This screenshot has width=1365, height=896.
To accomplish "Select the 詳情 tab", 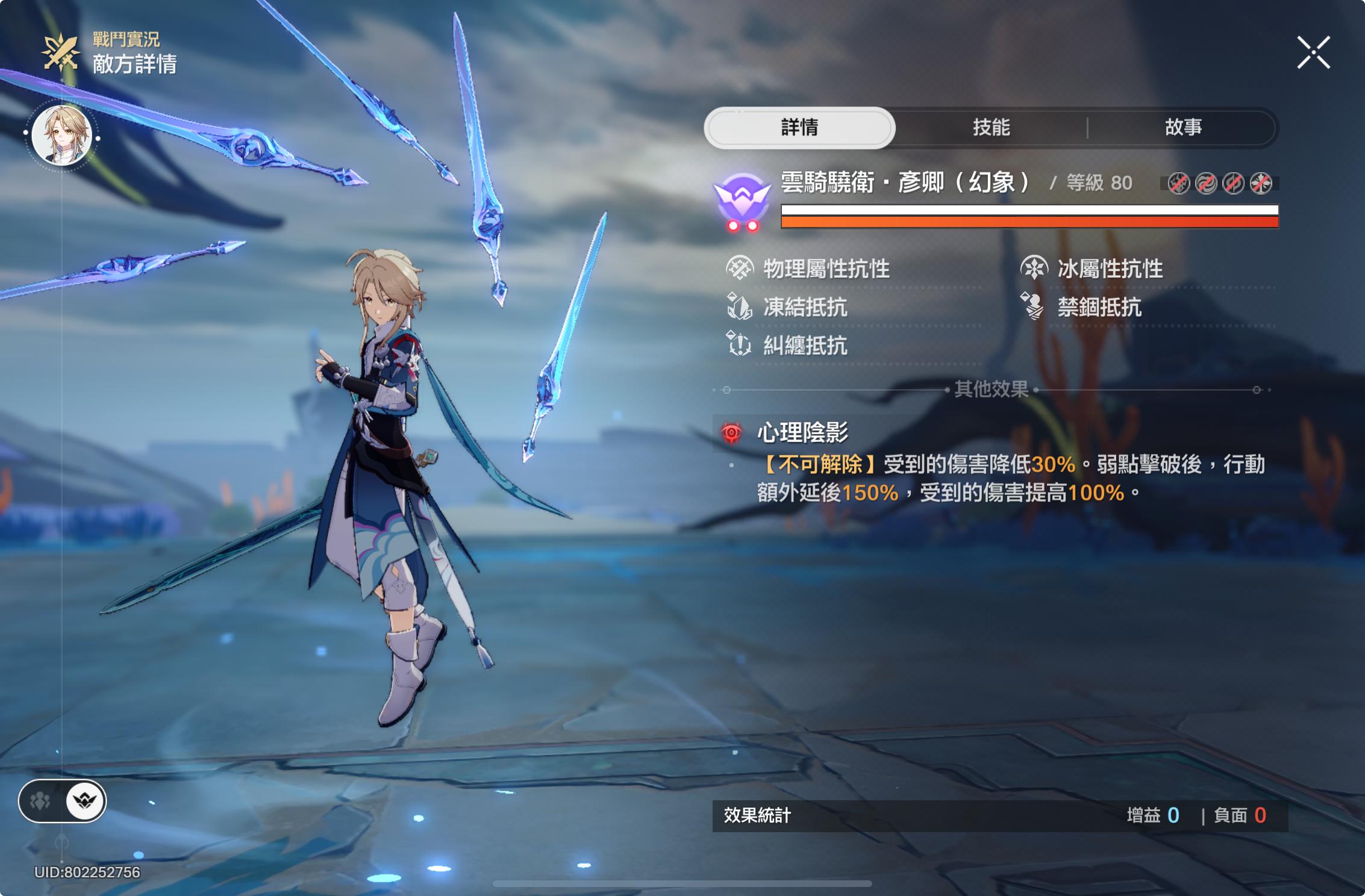I will pyautogui.click(x=799, y=128).
